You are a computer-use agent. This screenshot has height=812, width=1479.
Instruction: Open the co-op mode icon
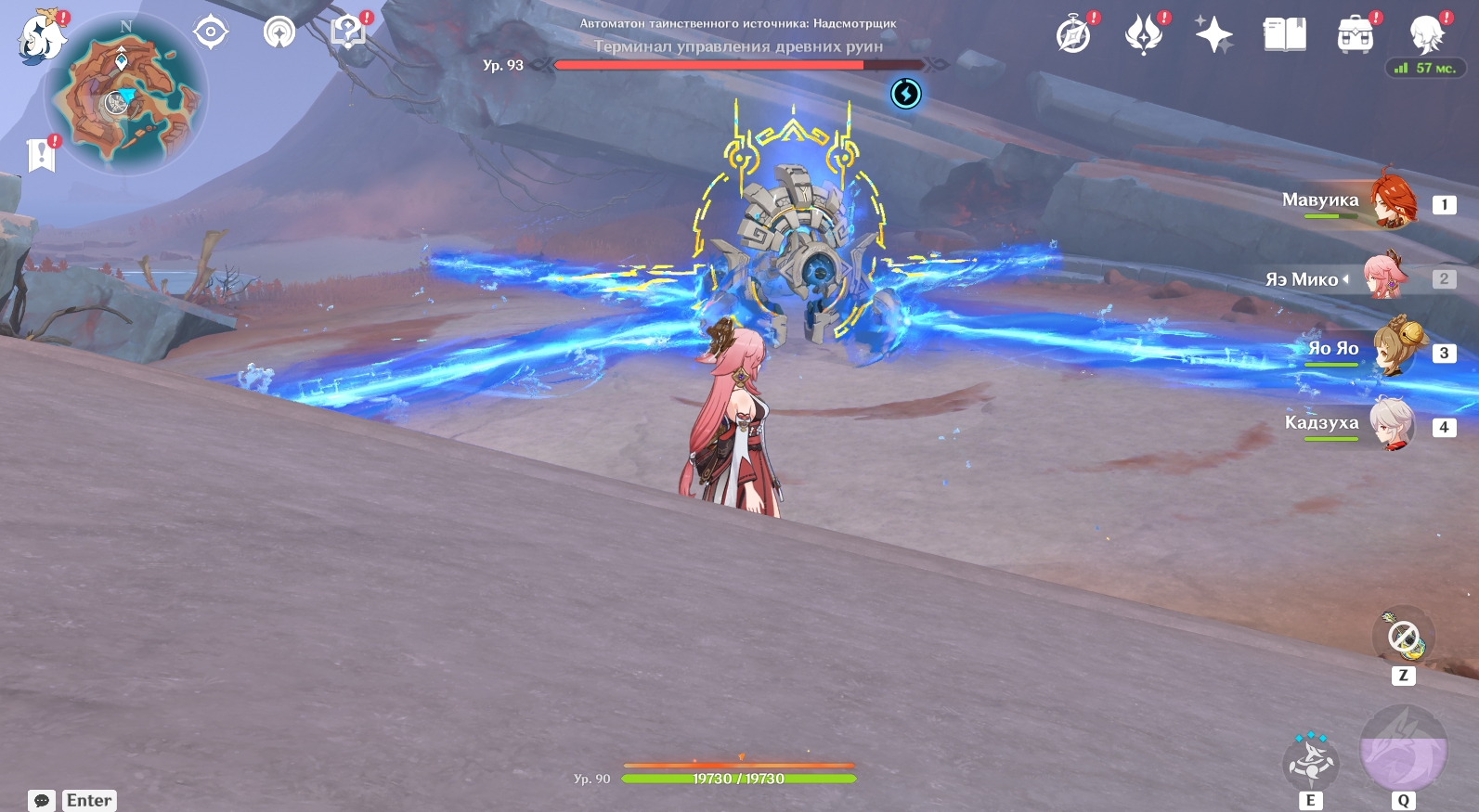279,32
